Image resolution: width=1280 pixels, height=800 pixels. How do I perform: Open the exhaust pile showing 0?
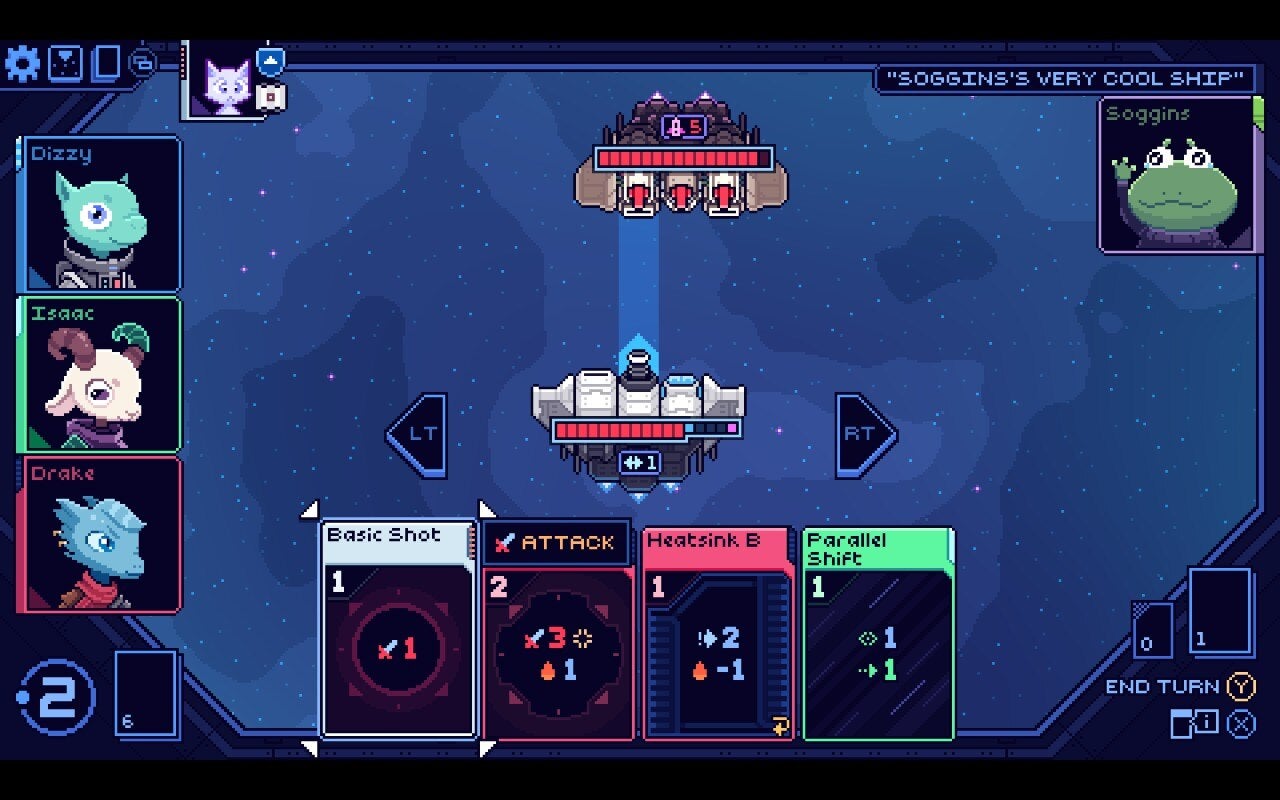(1151, 630)
